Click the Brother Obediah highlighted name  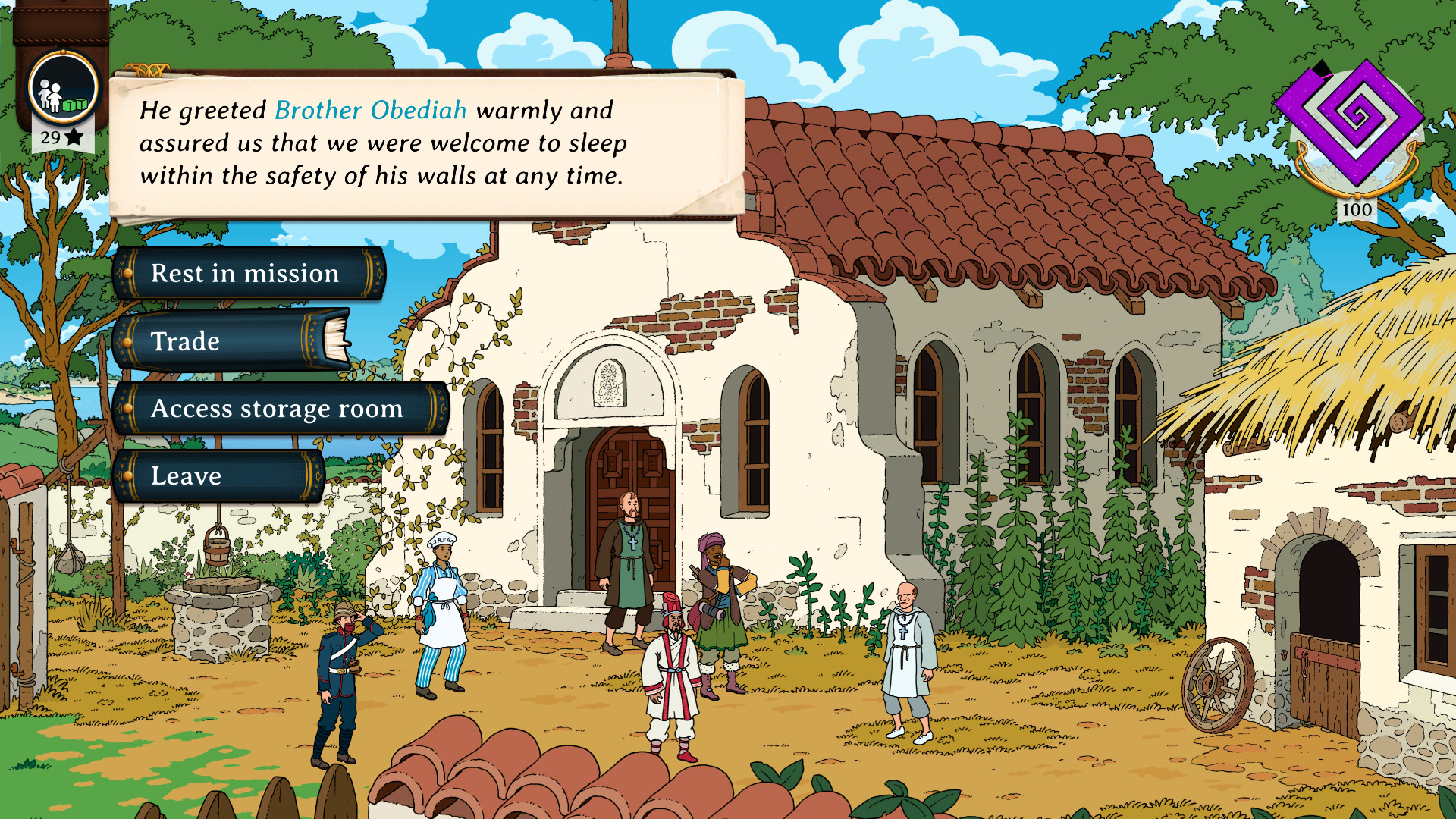tap(370, 110)
